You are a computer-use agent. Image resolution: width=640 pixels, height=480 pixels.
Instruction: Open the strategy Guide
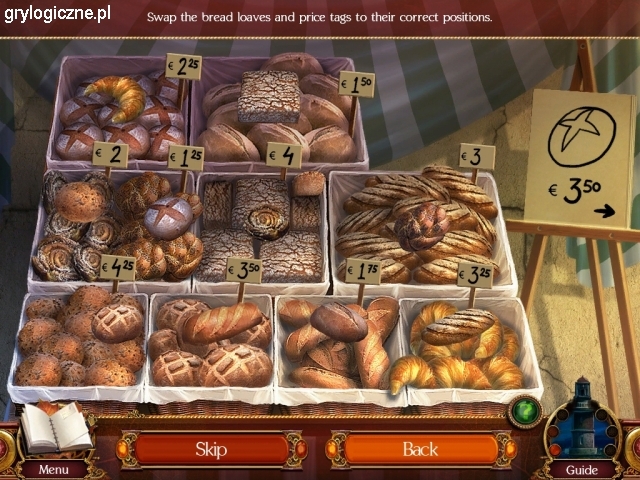[581, 469]
